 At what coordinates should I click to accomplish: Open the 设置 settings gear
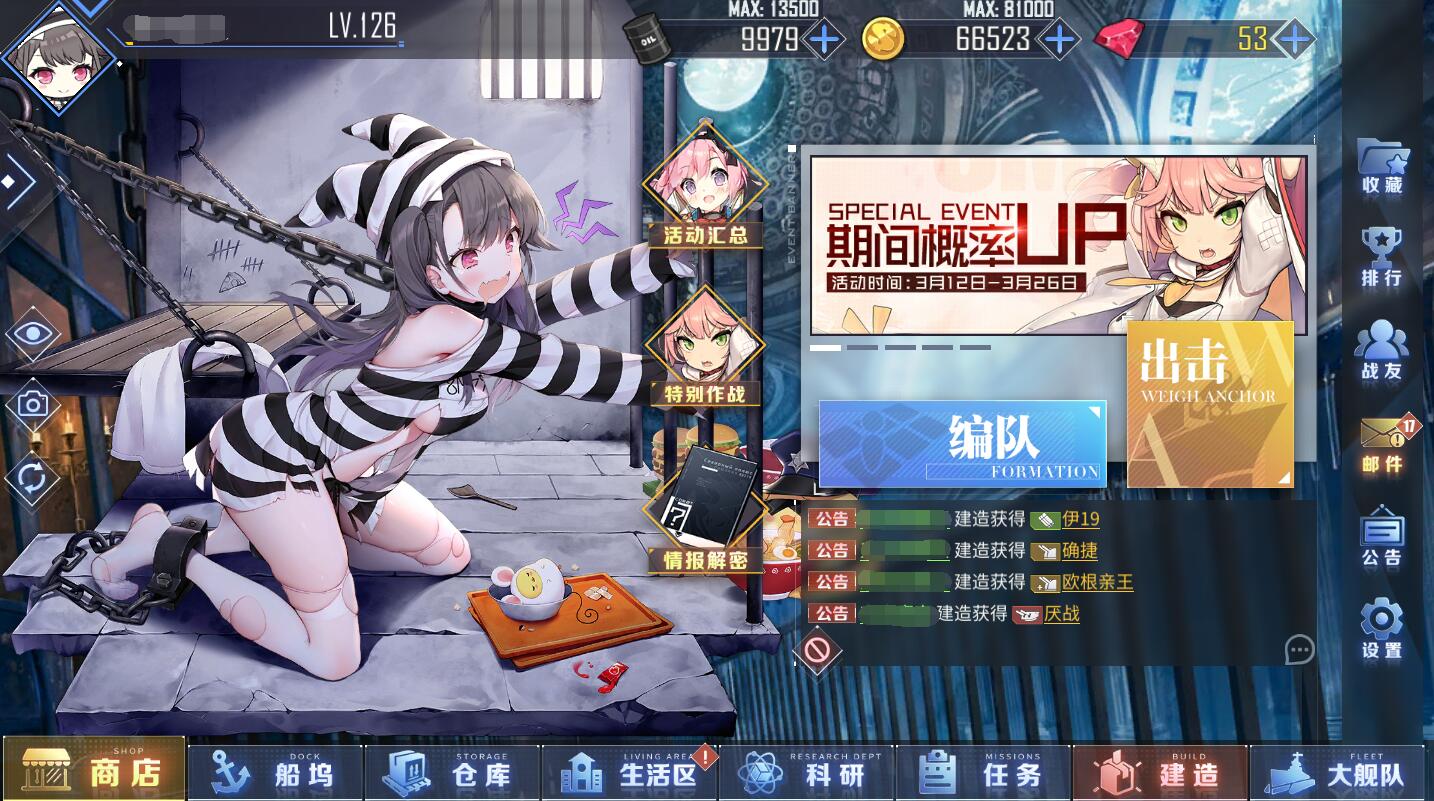coord(1382,630)
